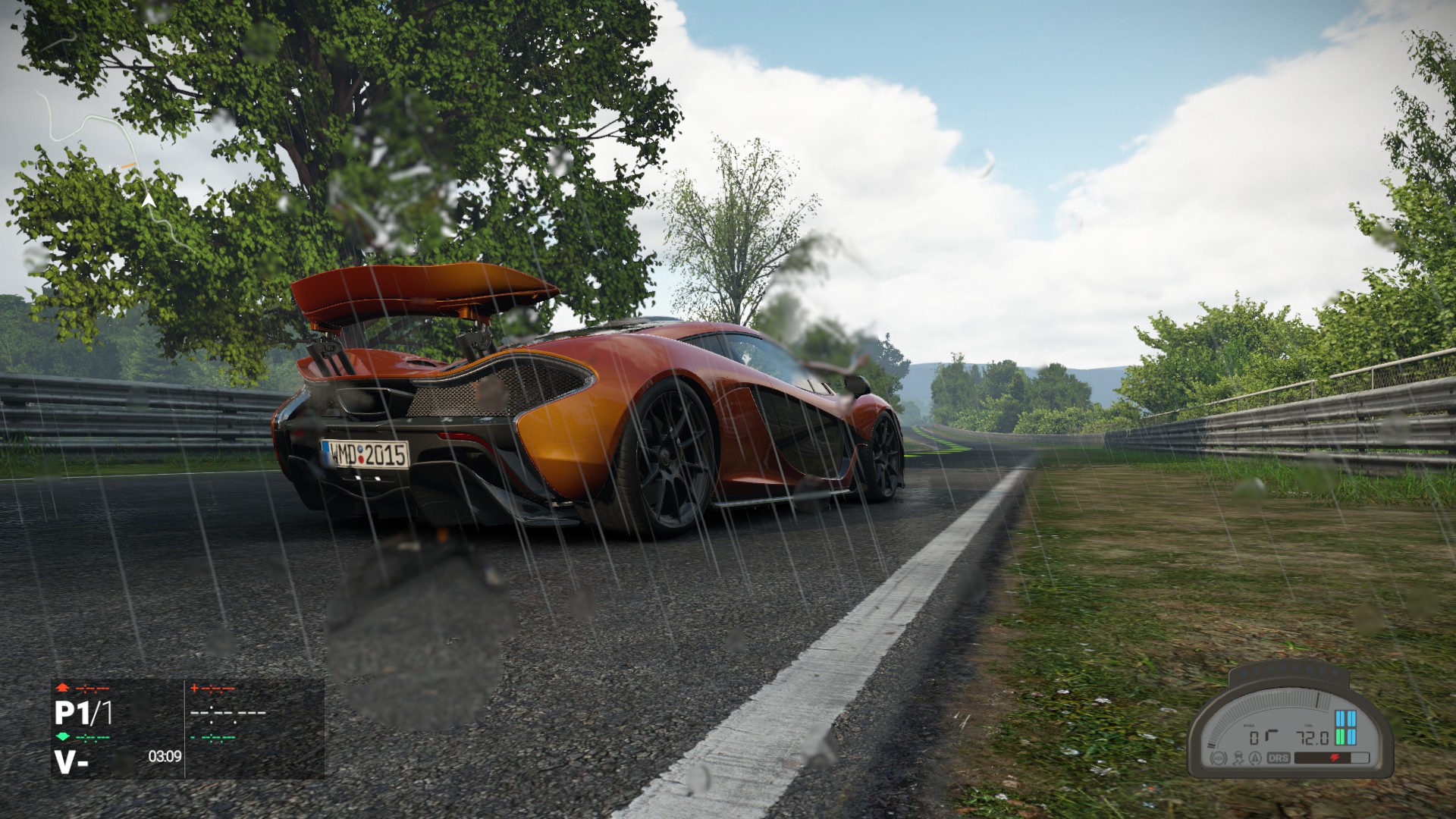Select the green tyre status block
This screenshot has height=819, width=1456.
tap(1340, 739)
